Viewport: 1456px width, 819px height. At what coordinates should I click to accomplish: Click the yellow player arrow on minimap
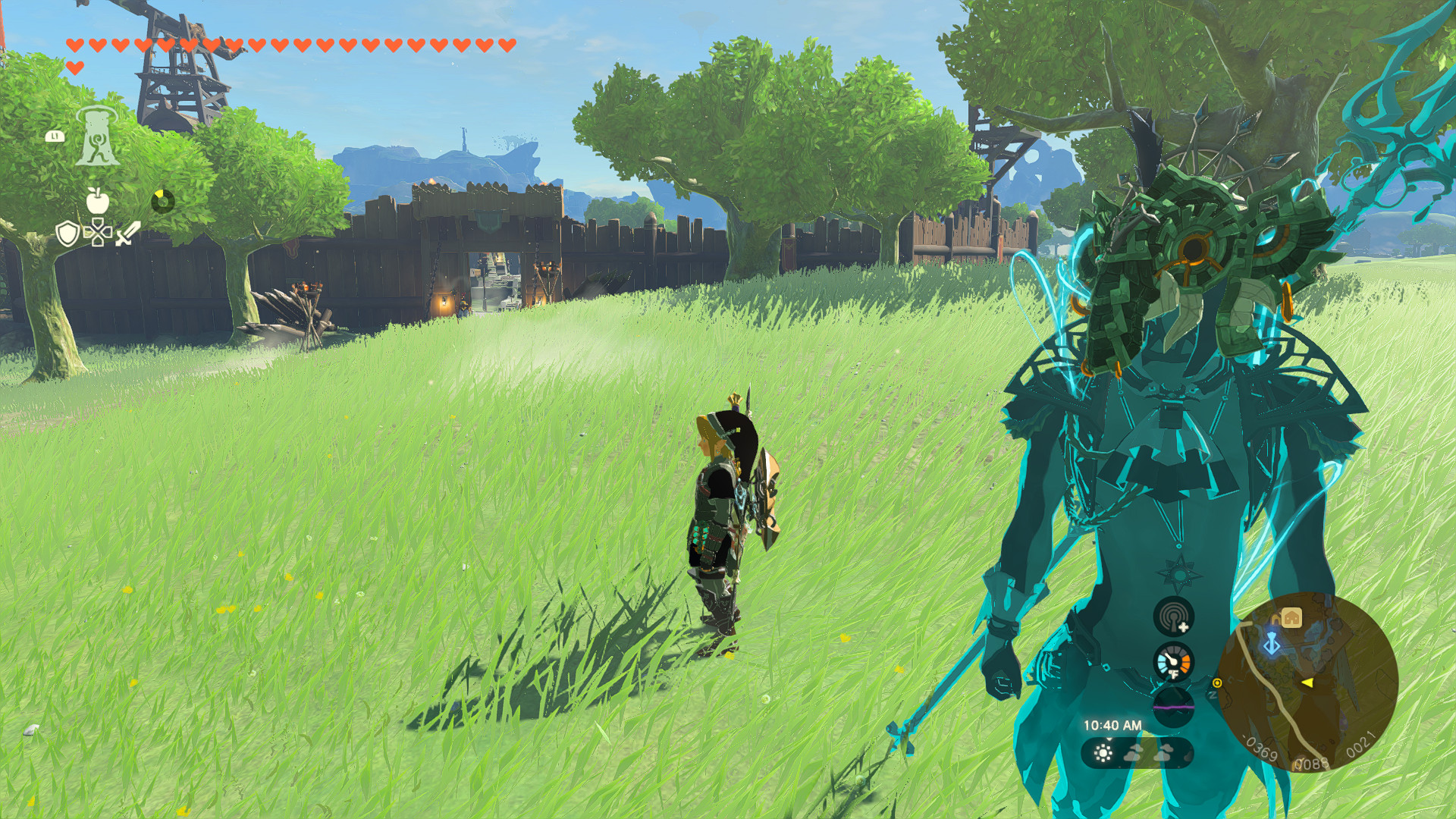(x=1307, y=682)
